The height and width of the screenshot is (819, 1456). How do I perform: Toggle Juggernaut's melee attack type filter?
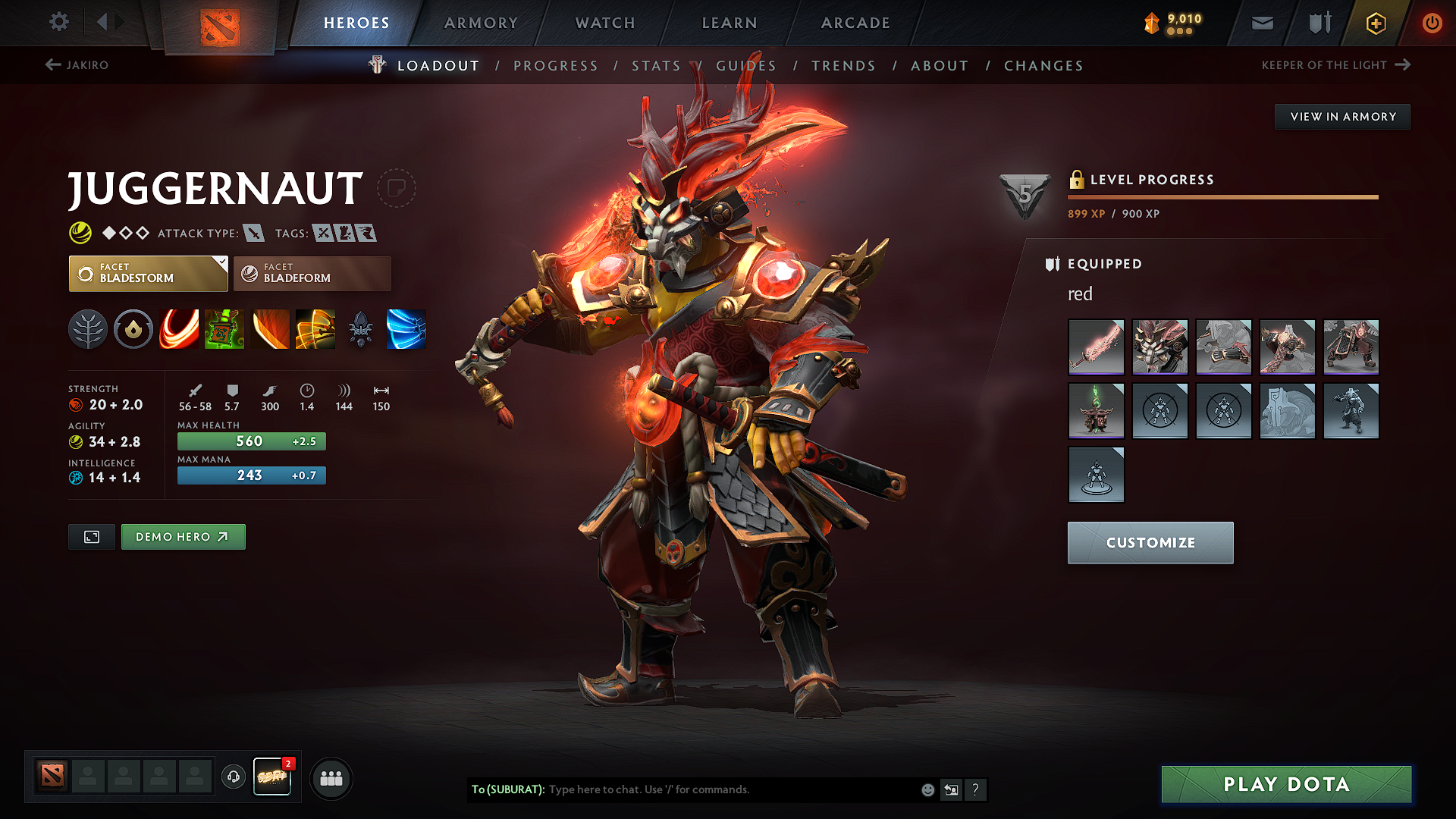click(253, 233)
